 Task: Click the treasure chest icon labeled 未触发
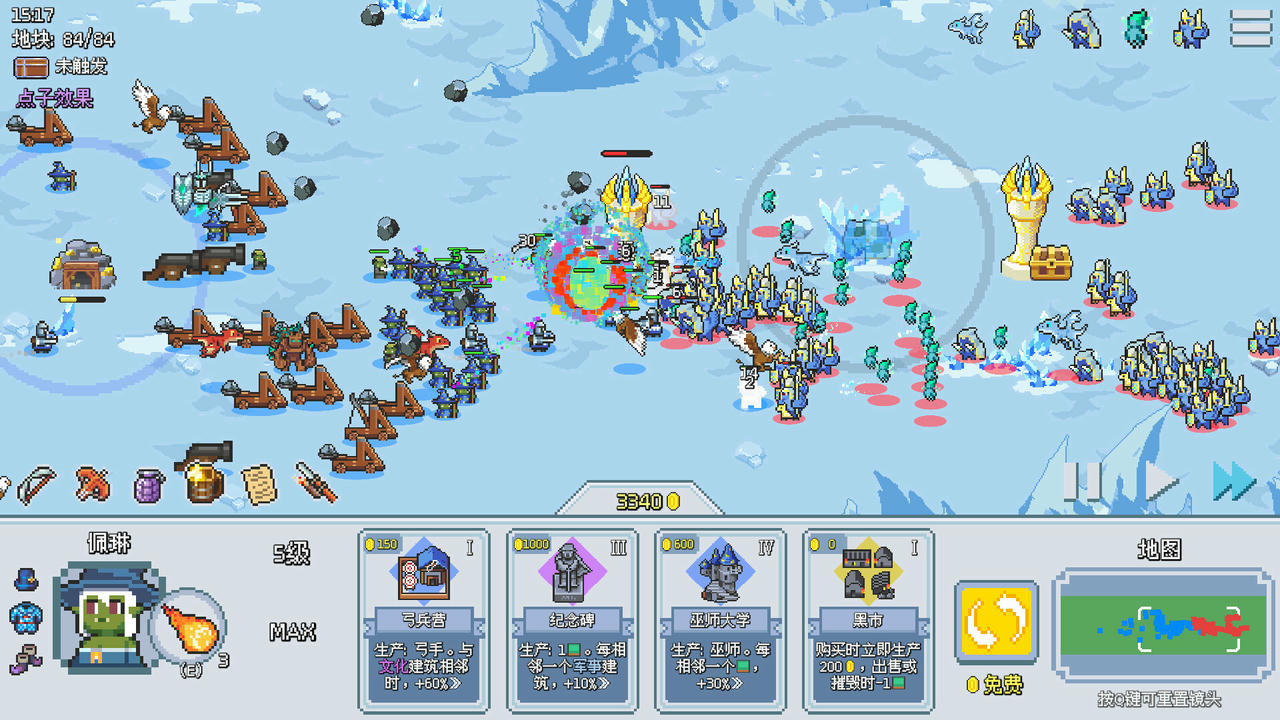tap(30, 68)
